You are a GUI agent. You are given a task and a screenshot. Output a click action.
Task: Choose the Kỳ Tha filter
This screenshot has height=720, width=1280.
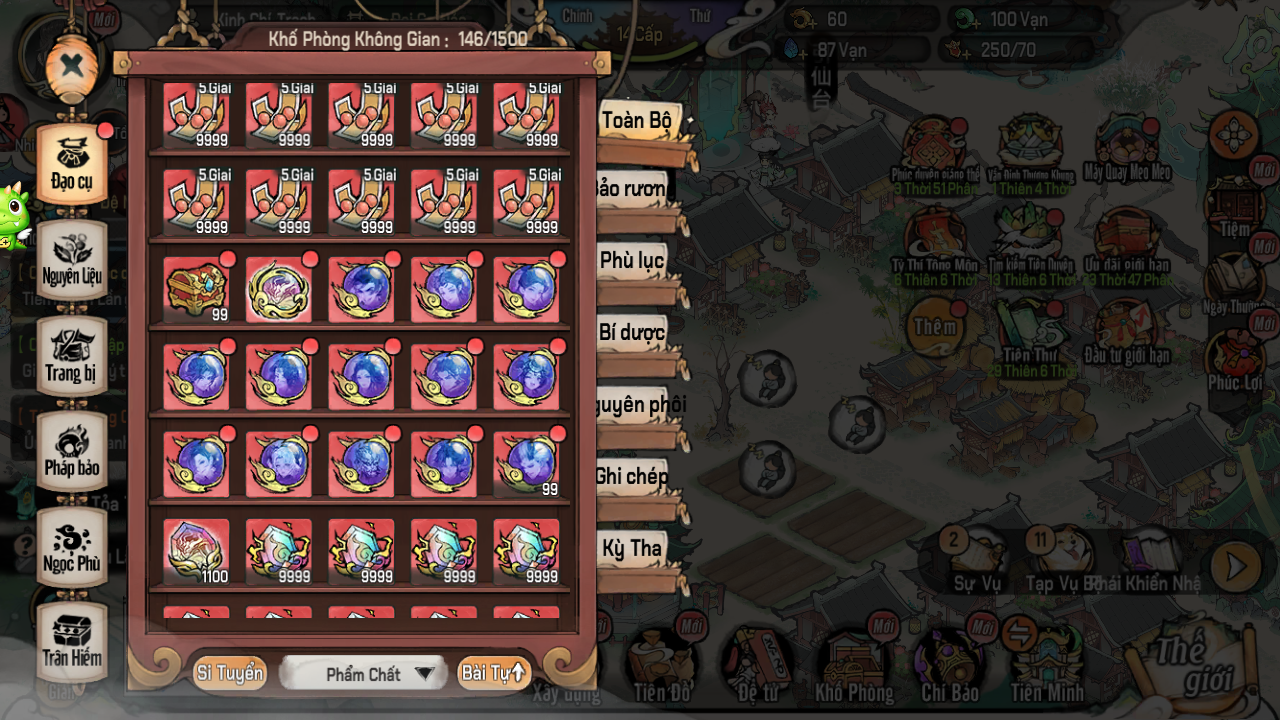[x=632, y=548]
